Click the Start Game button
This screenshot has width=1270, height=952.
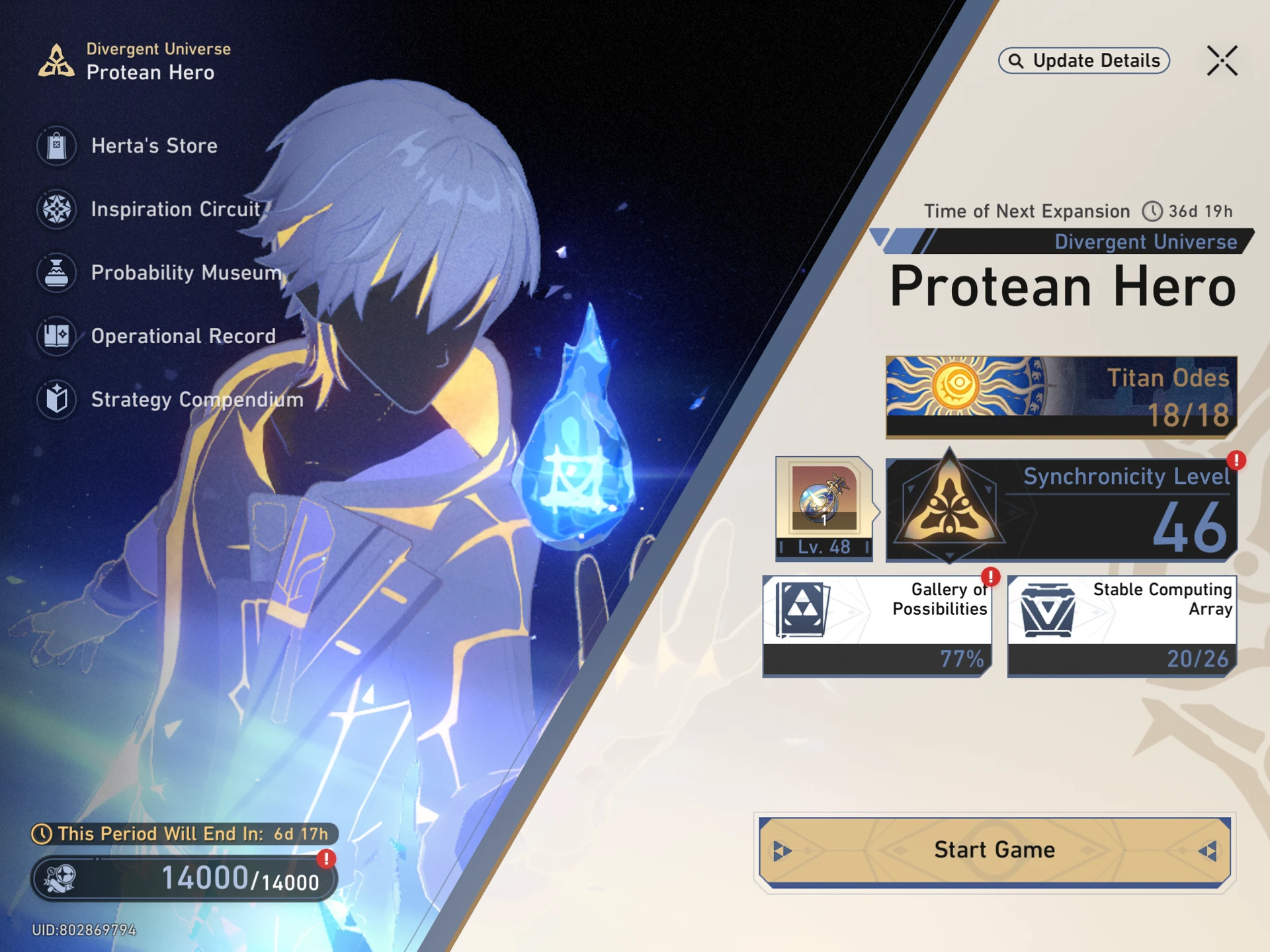(994, 850)
